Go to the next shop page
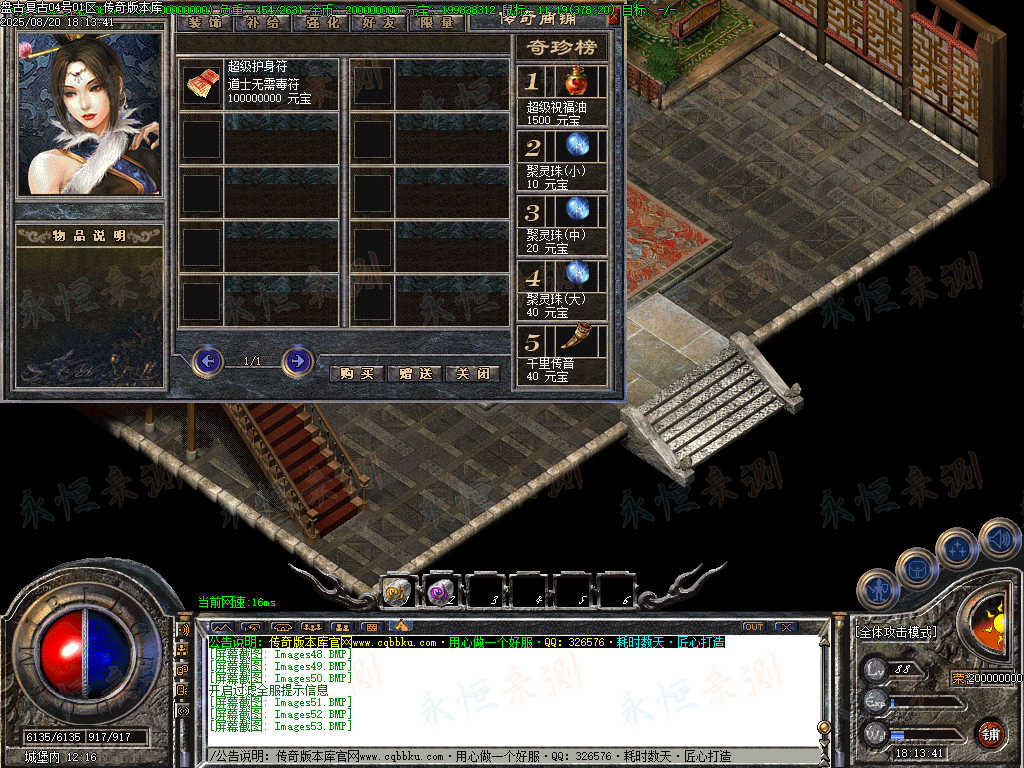The height and width of the screenshot is (768, 1024). coord(297,360)
